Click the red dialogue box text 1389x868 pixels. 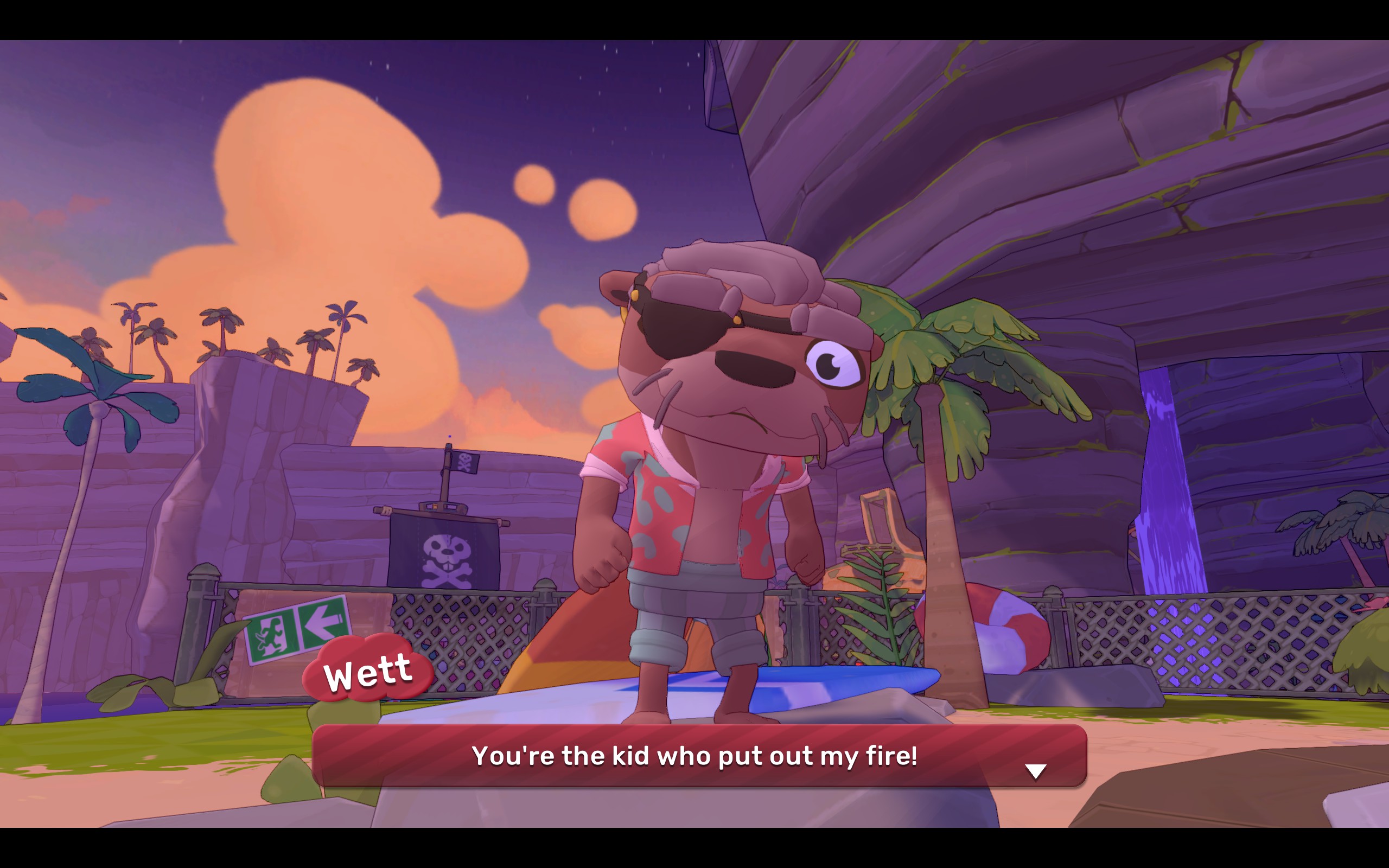click(694, 756)
